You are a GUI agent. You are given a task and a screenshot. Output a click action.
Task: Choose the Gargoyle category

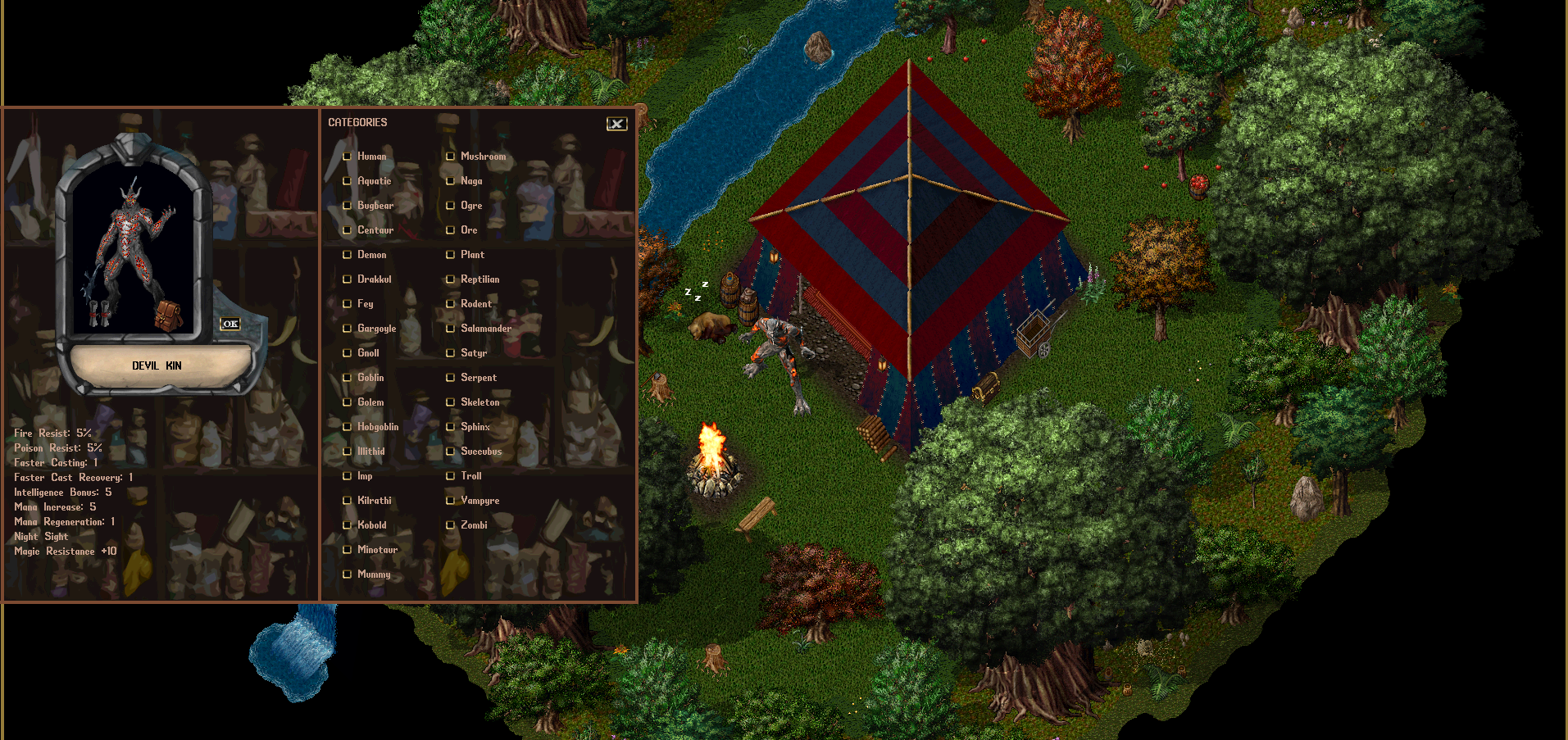pyautogui.click(x=348, y=329)
